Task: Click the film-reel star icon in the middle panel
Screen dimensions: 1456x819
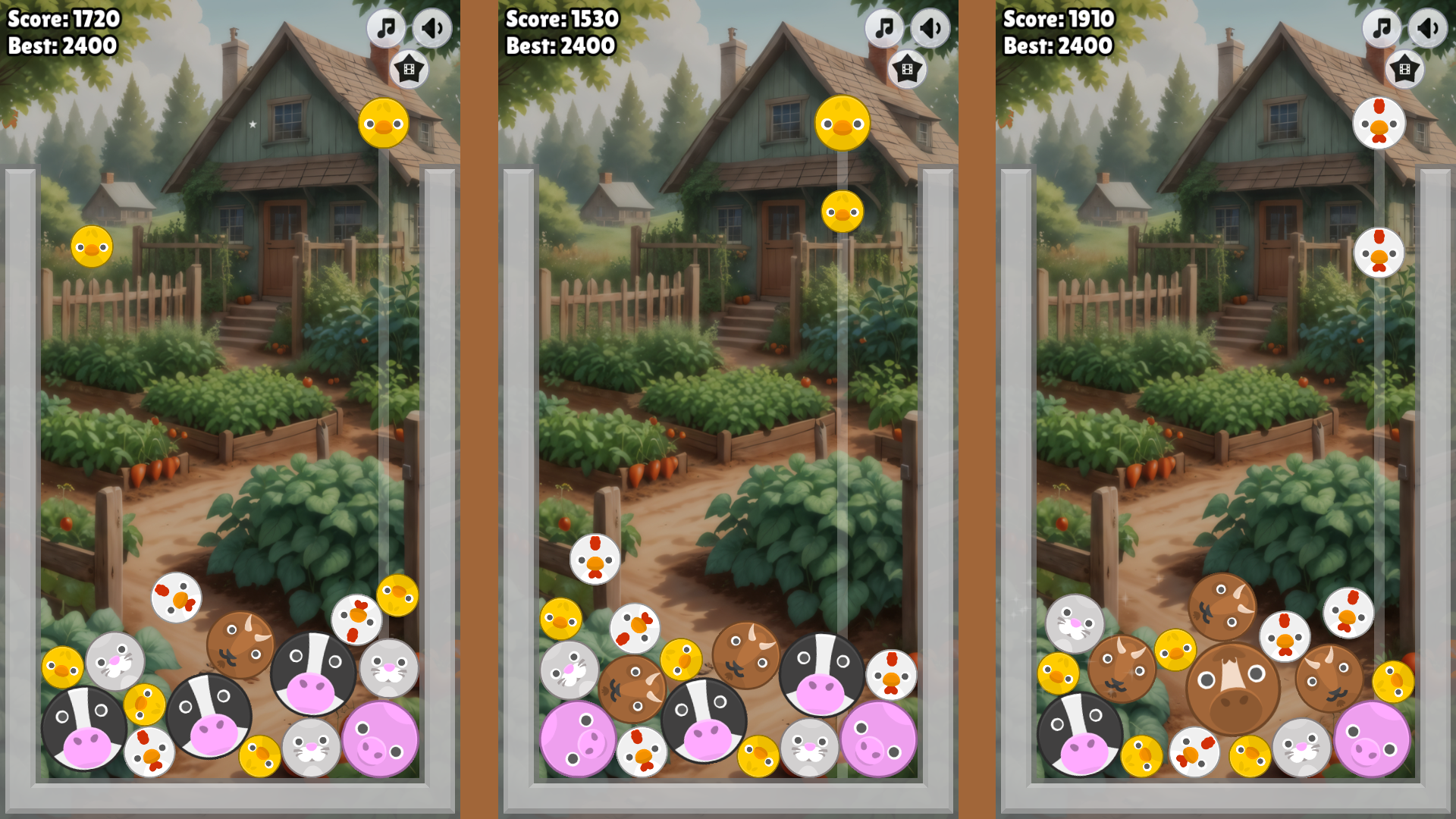Action: click(907, 68)
